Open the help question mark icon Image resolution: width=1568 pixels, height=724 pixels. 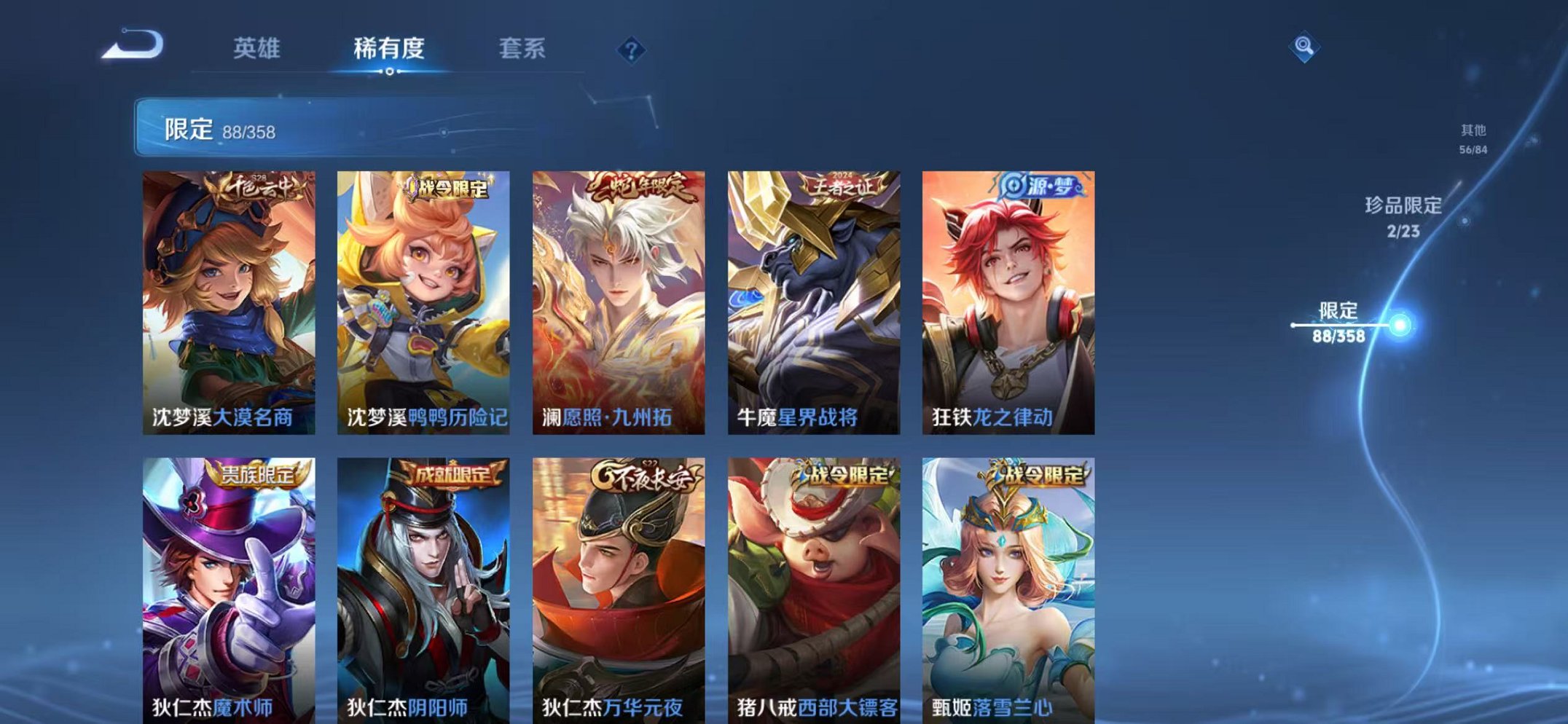coord(631,50)
